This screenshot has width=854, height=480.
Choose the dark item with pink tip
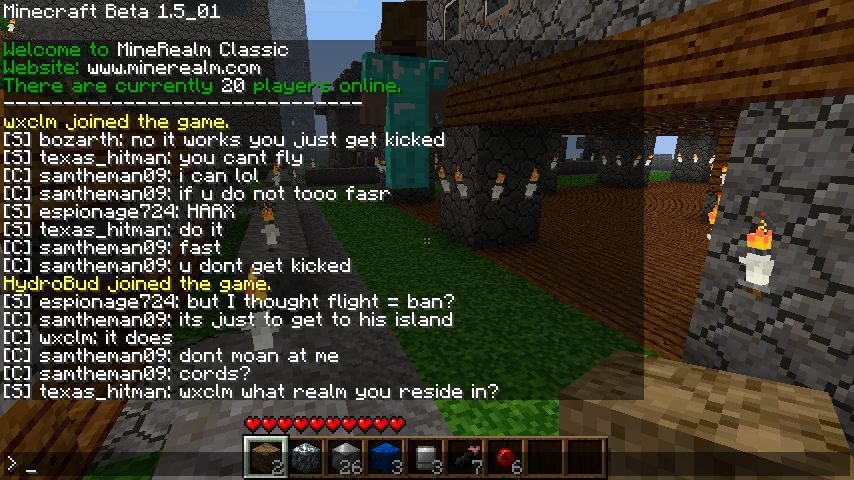pos(465,457)
